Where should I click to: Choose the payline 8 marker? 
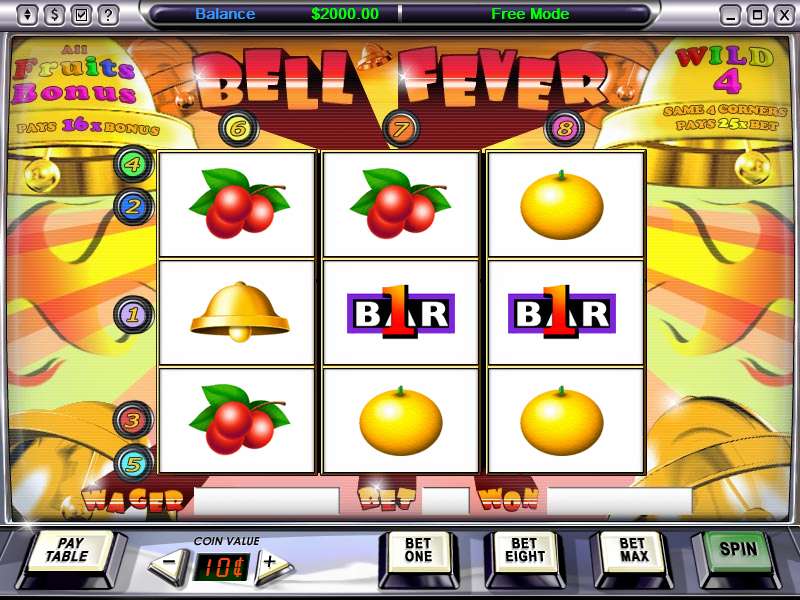(x=564, y=127)
